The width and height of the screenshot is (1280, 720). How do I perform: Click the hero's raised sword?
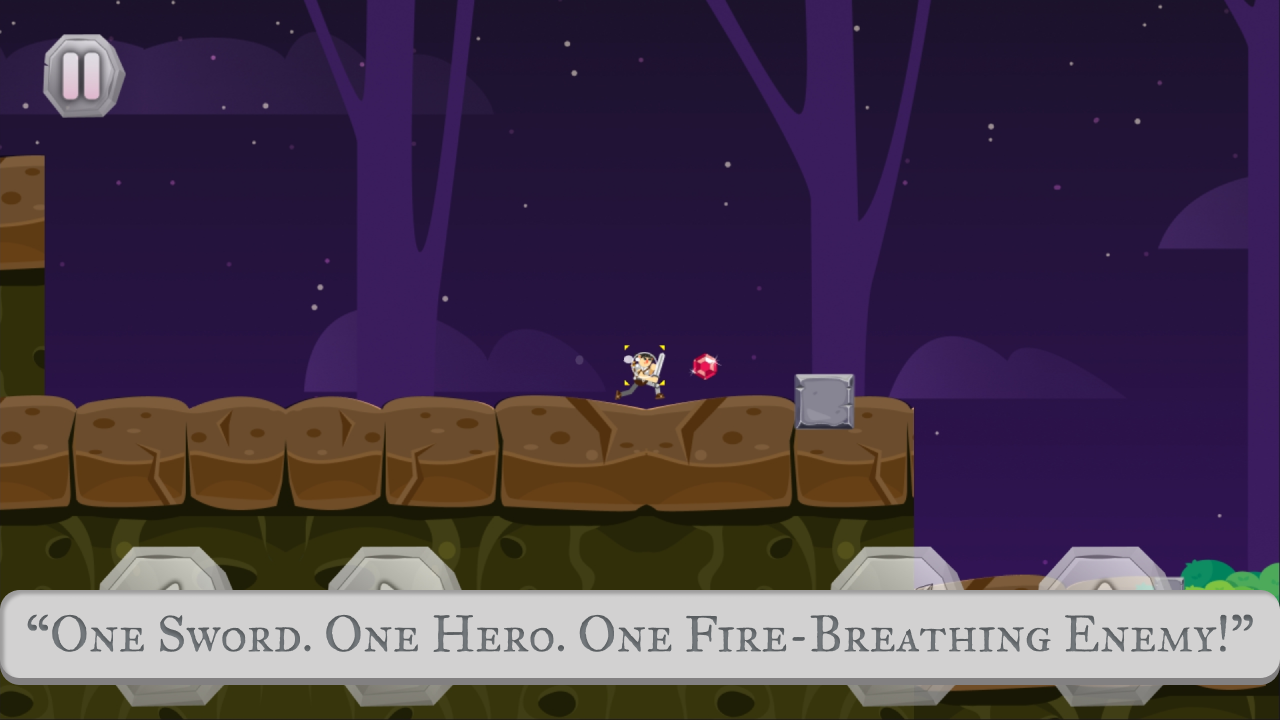(660, 358)
